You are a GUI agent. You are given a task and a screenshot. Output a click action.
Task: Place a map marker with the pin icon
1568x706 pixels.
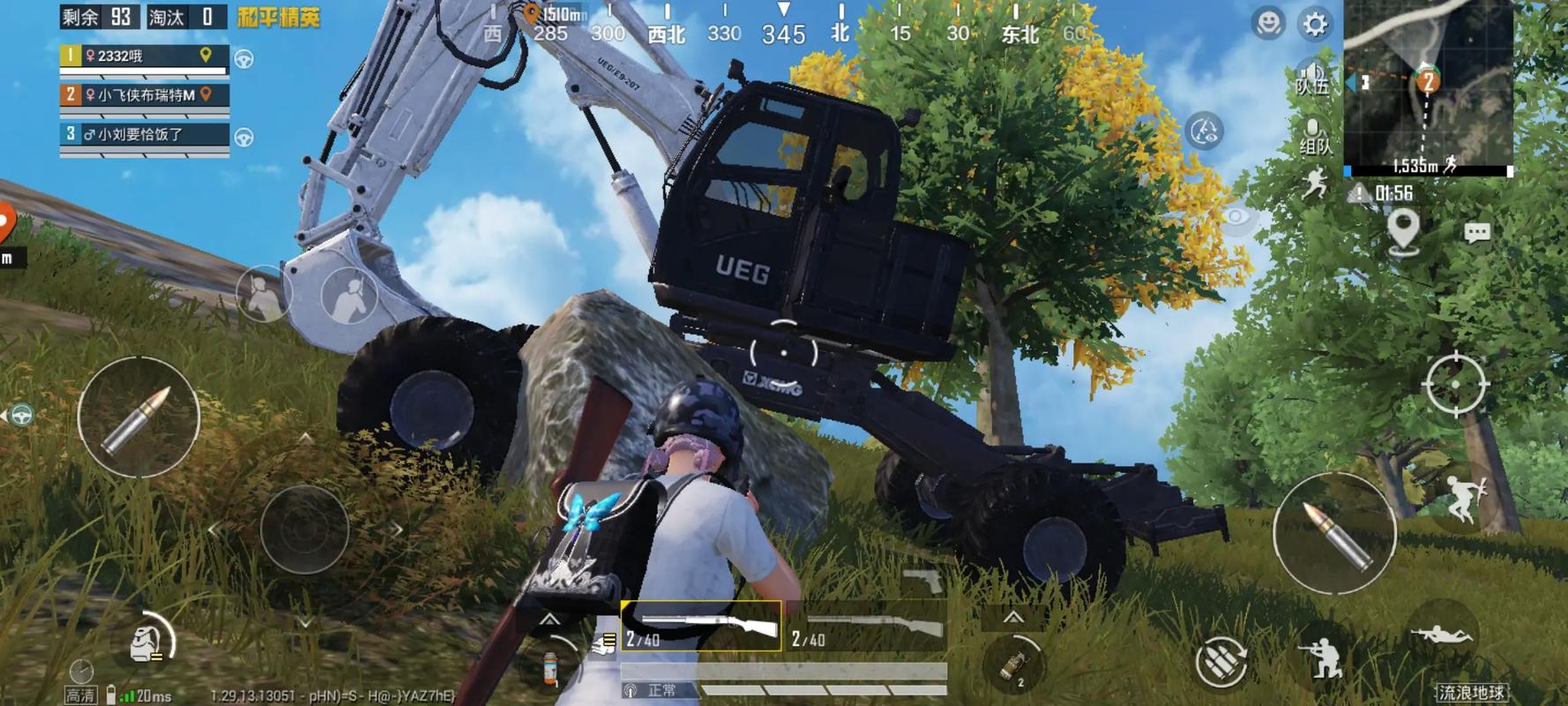click(x=1402, y=231)
